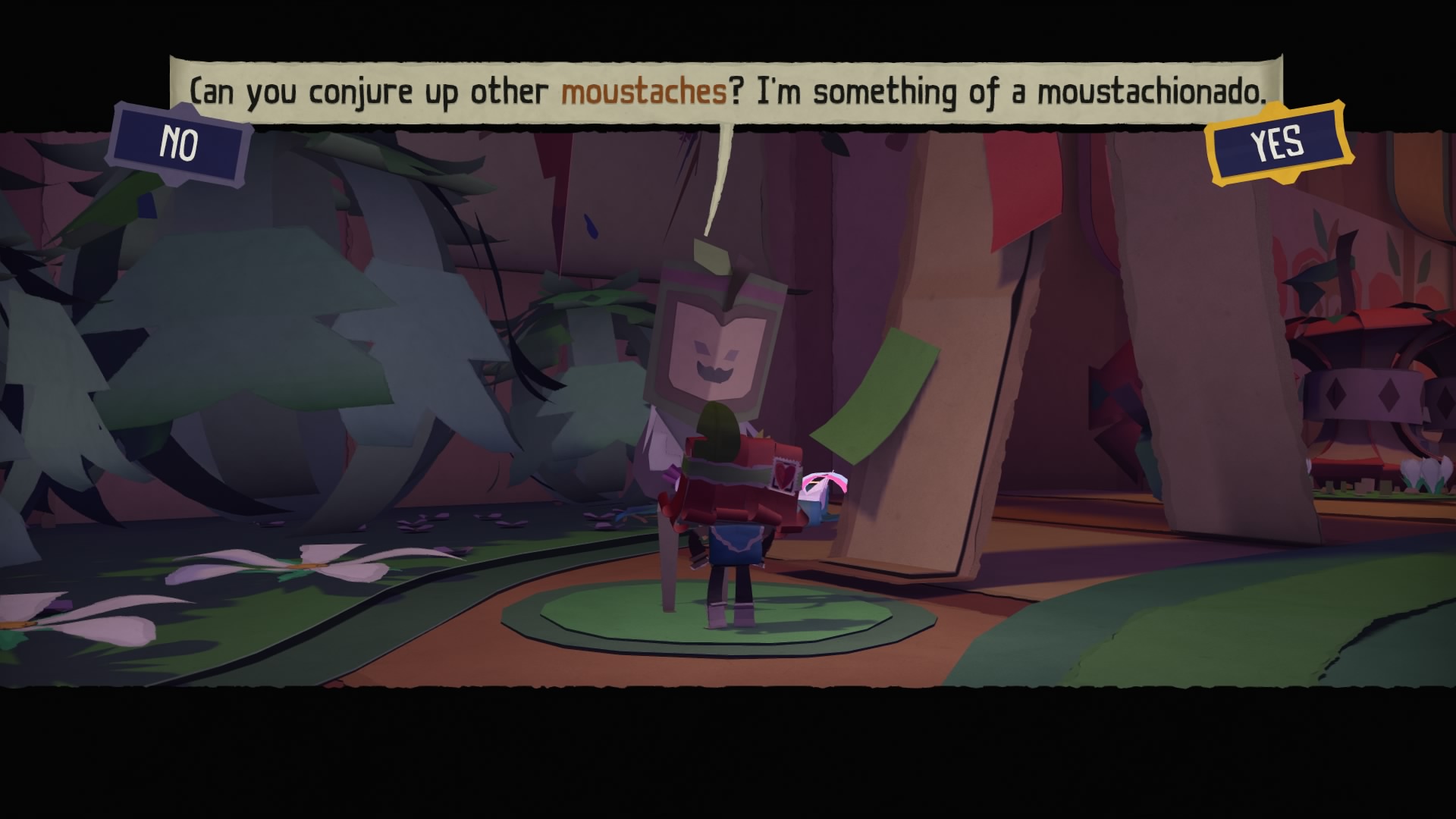Screen dimensions: 1456x819
Task: Choose the NO reply option
Action: point(180,143)
